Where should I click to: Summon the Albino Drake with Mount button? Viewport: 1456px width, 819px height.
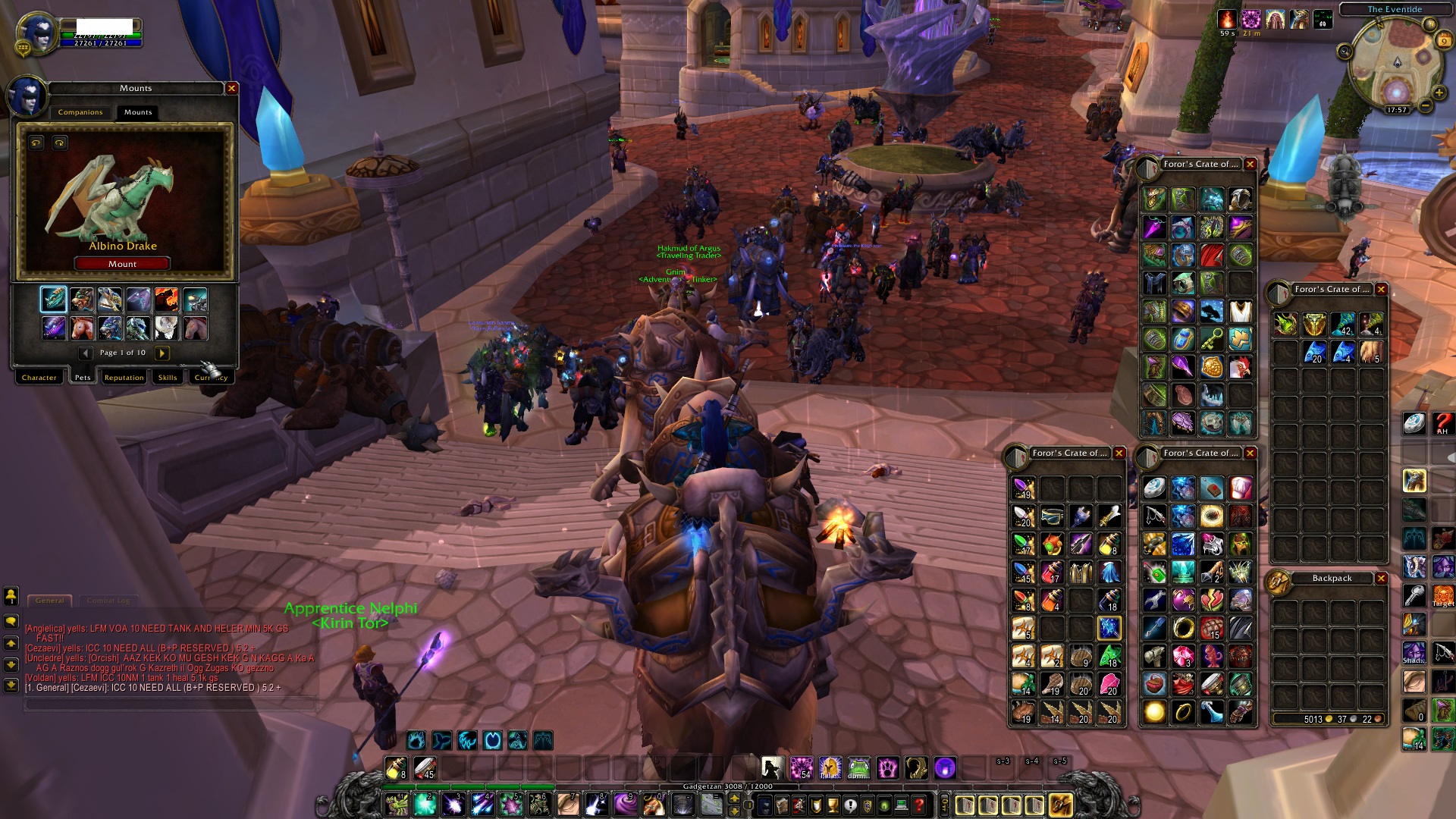122,264
